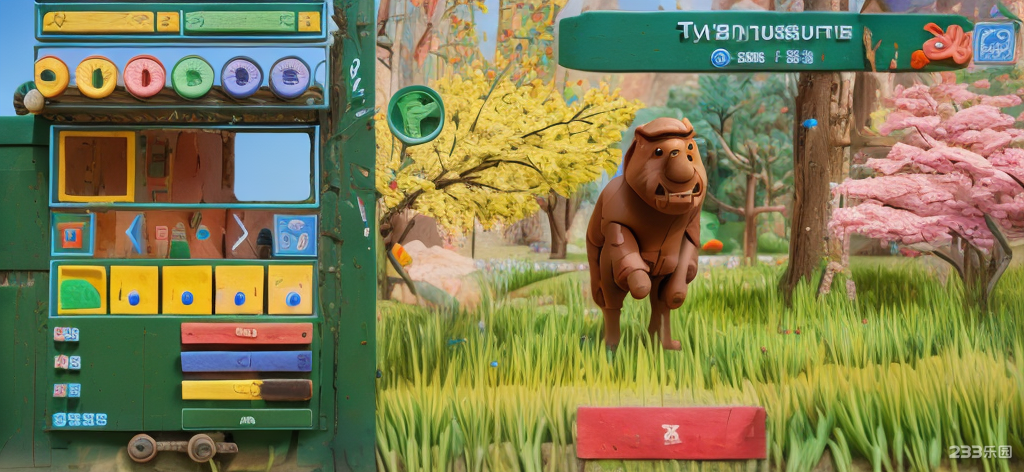Open the blue swirl icon on the banner
Image resolution: width=1024 pixels, height=472 pixels.
pos(994,43)
